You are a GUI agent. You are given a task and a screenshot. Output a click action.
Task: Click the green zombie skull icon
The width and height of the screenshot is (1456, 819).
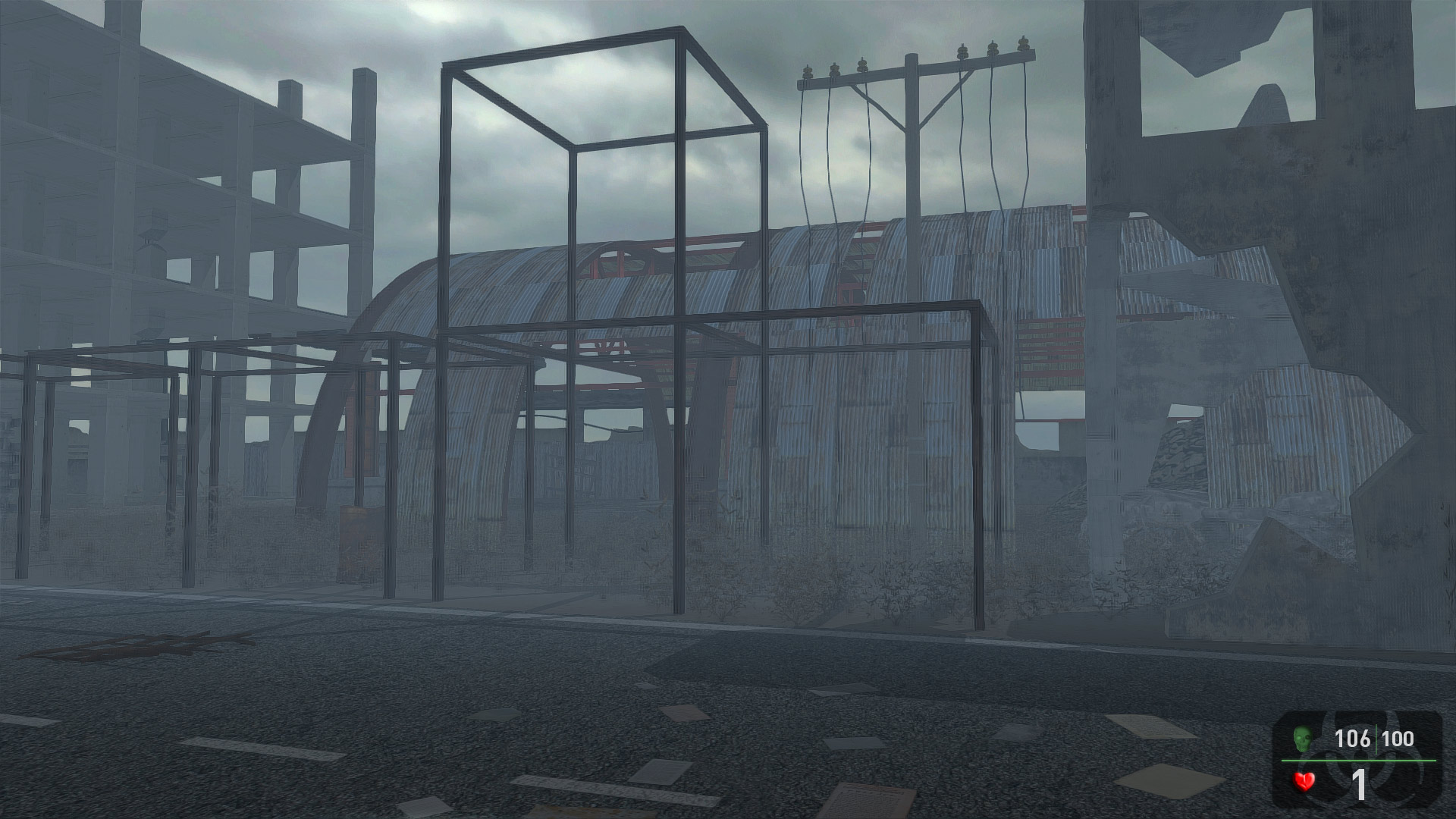pyautogui.click(x=1303, y=739)
